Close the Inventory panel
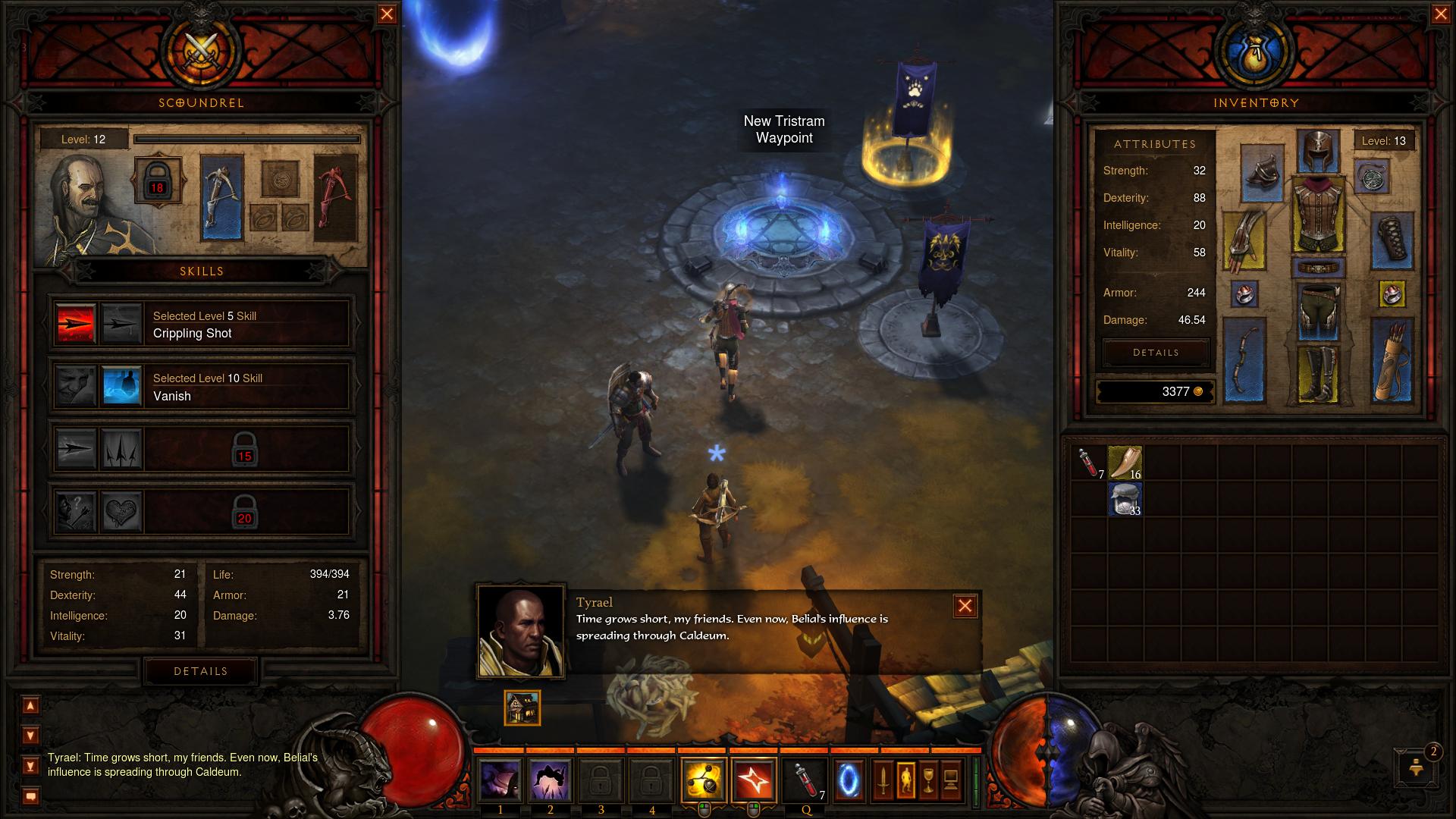Viewport: 1456px width, 819px height. (x=1441, y=14)
